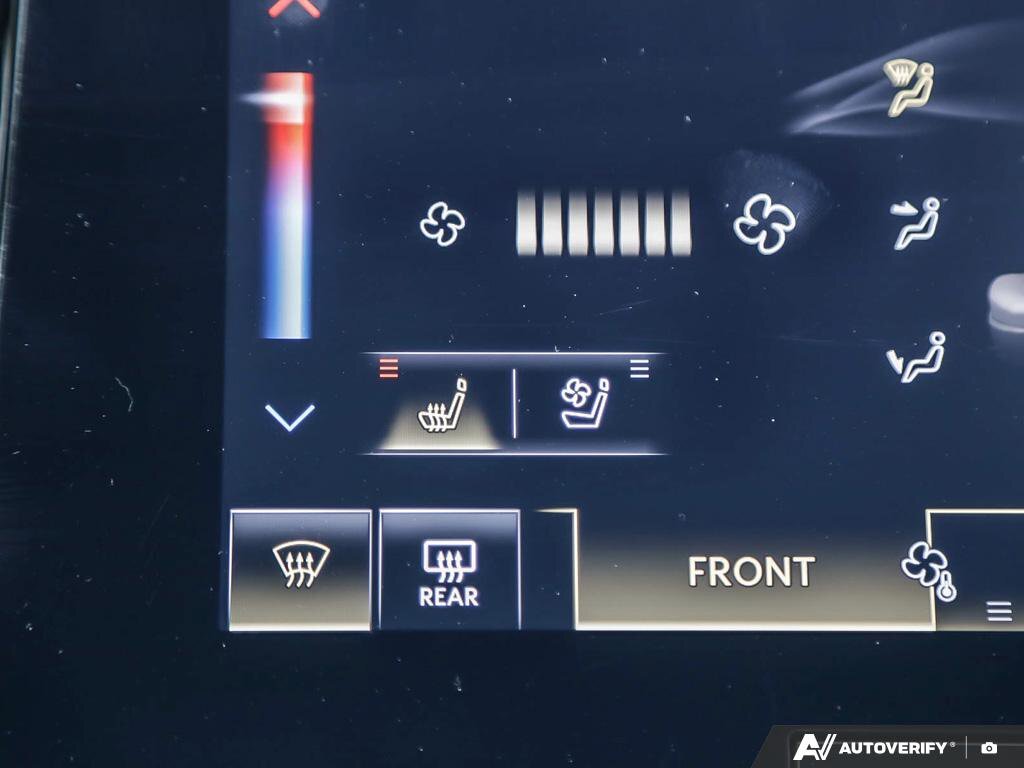Tap the small fan icon to lower speed
This screenshot has width=1024, height=768.
point(442,224)
